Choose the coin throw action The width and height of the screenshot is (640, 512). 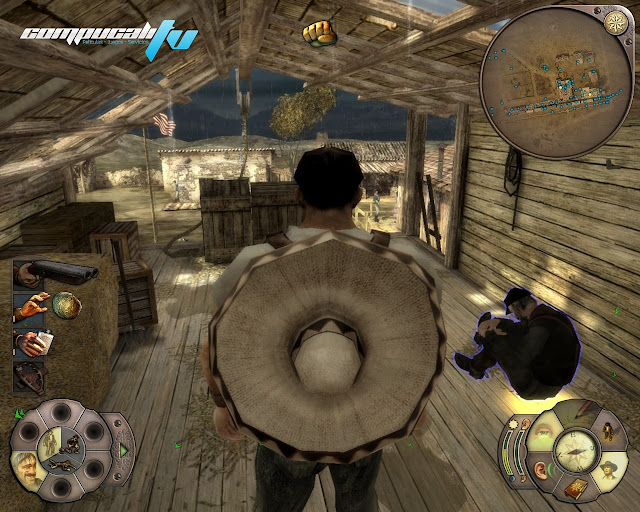tap(66, 304)
